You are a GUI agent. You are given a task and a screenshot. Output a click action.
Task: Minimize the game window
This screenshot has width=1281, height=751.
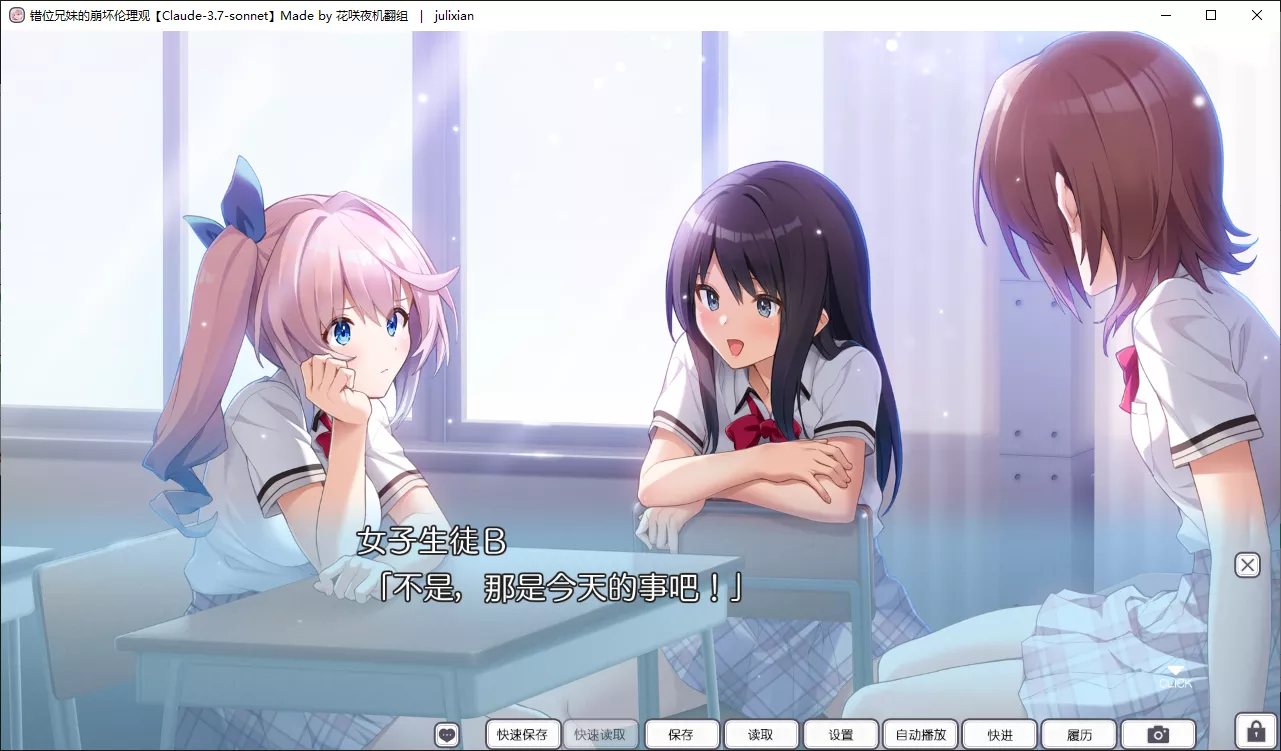click(1165, 15)
